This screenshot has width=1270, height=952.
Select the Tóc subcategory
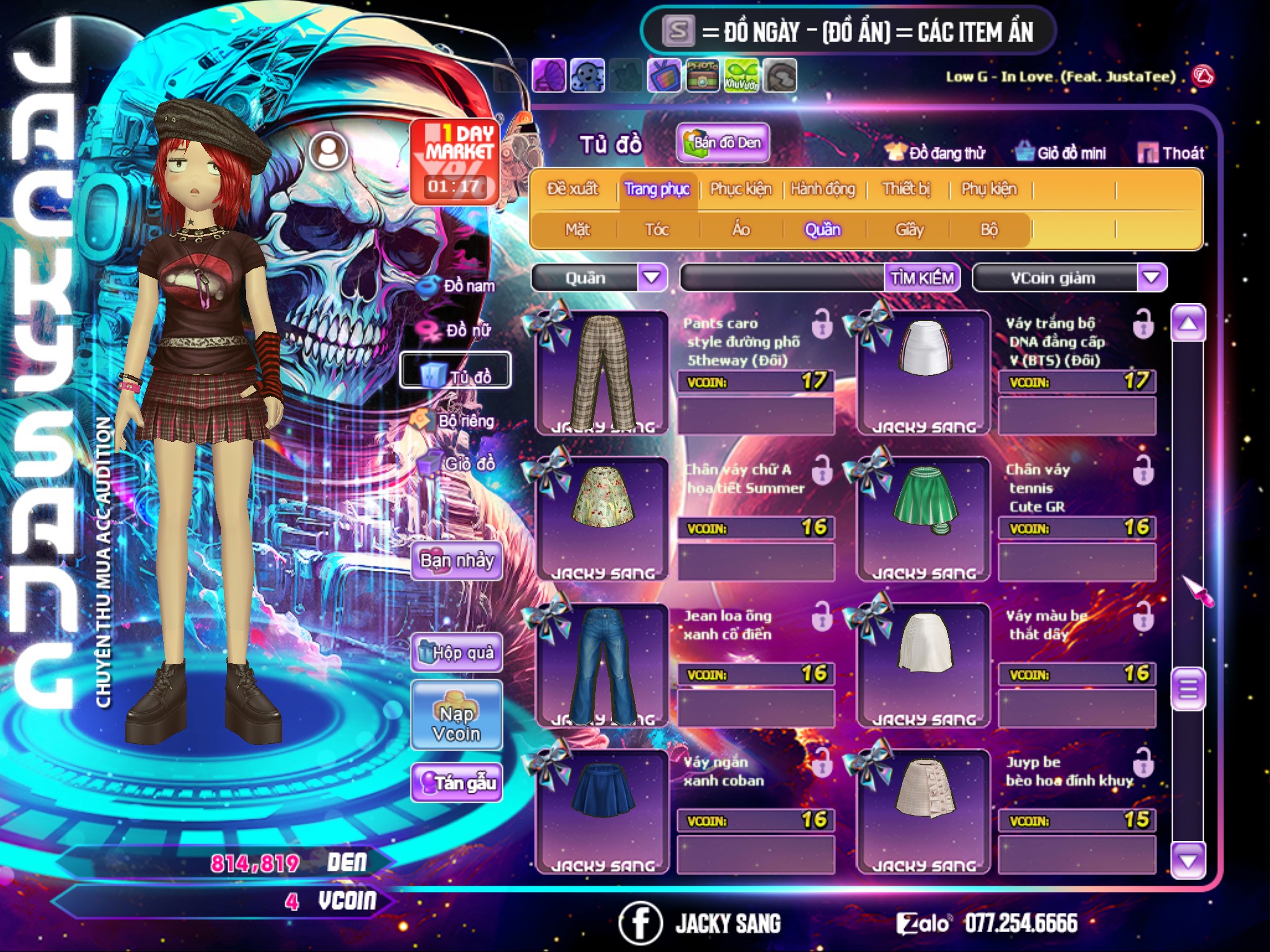pyautogui.click(x=657, y=230)
